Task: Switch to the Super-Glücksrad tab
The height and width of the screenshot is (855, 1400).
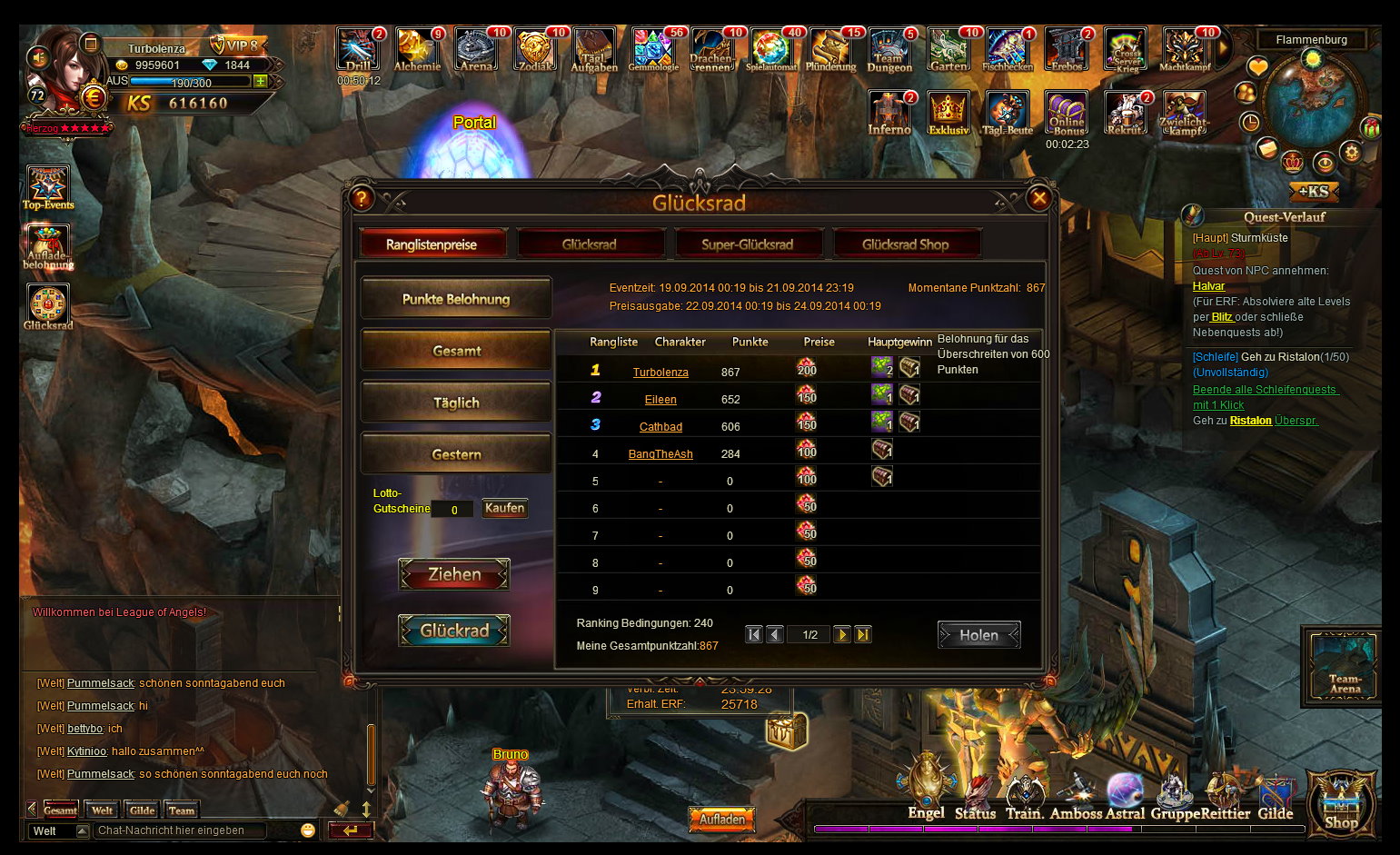Action: 747,244
